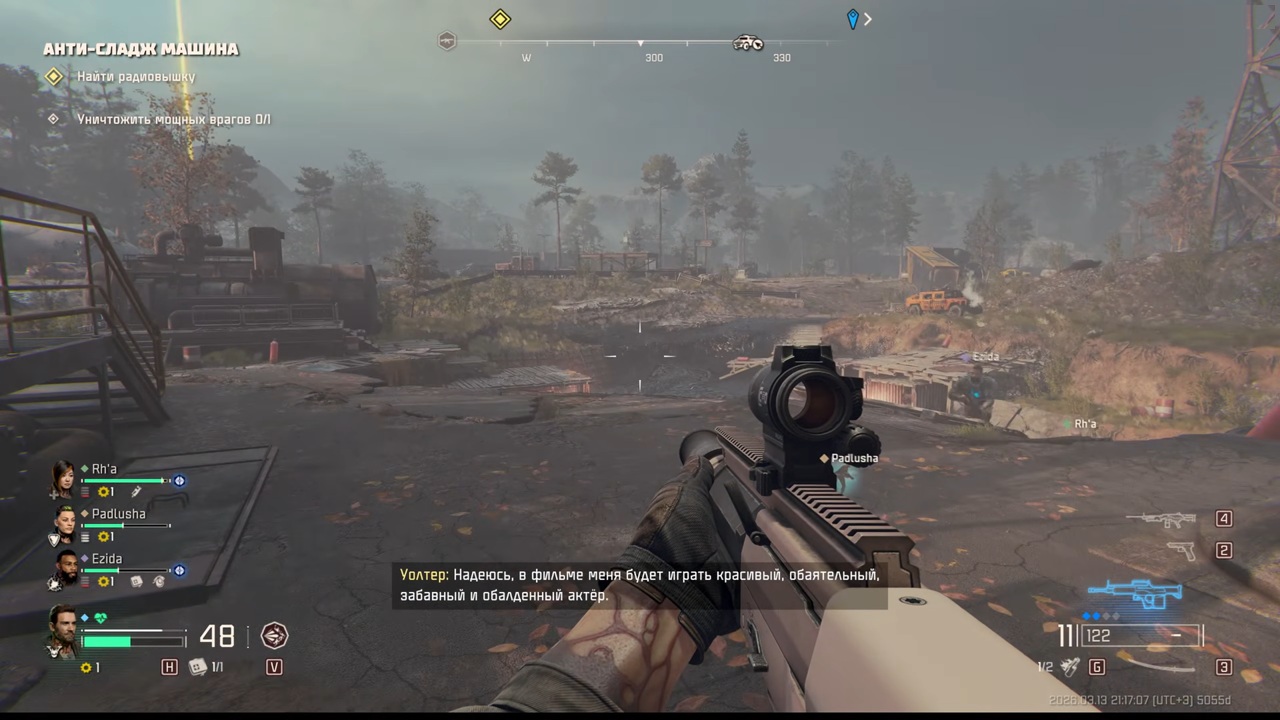Click the blue waypoint pin on compass
This screenshot has height=720, width=1280.
(x=852, y=19)
